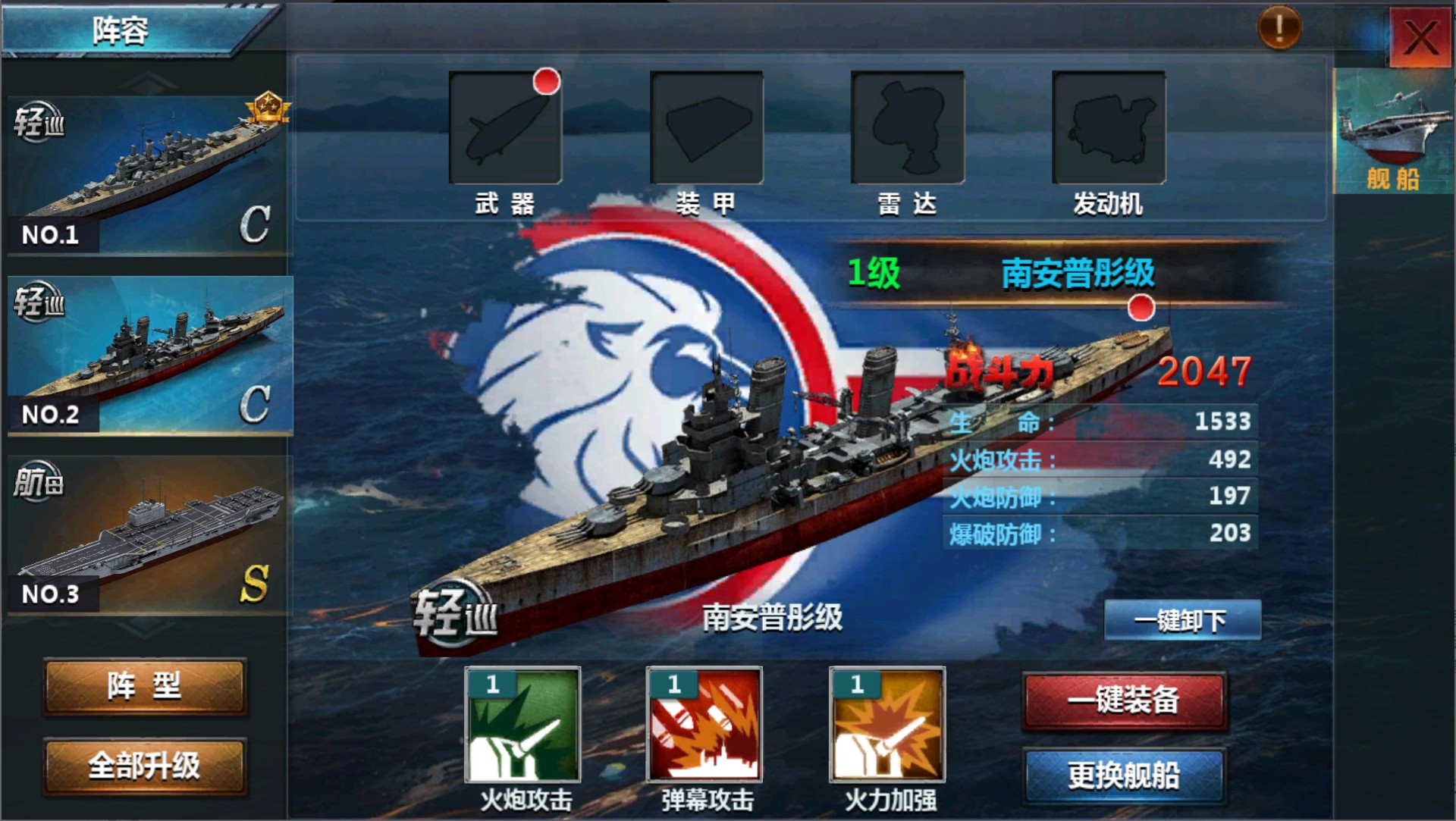The width and height of the screenshot is (1456, 821).
Task: Close the lineup screen with the X
Action: point(1420,36)
